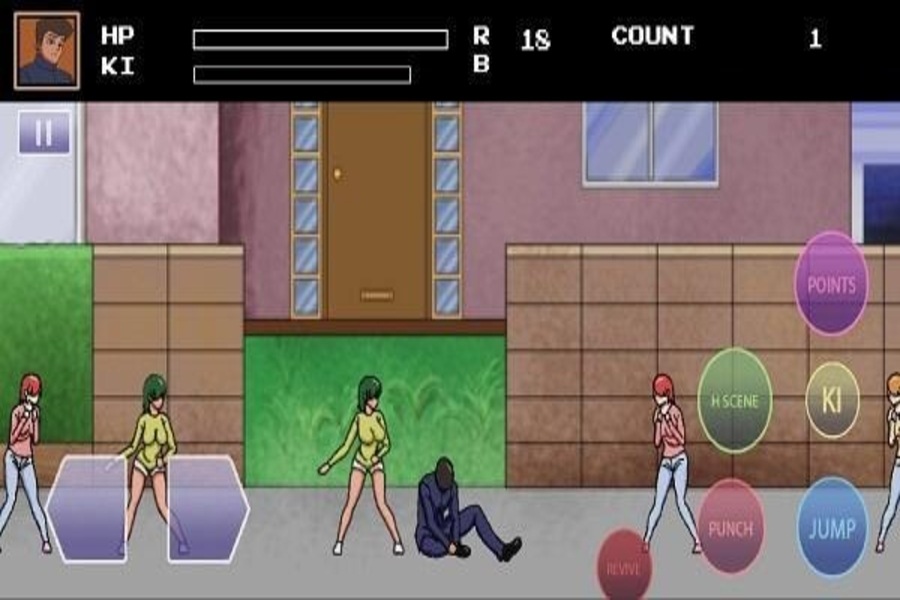The width and height of the screenshot is (900, 600).
Task: Move left with the left arrow pad
Action: [86, 508]
